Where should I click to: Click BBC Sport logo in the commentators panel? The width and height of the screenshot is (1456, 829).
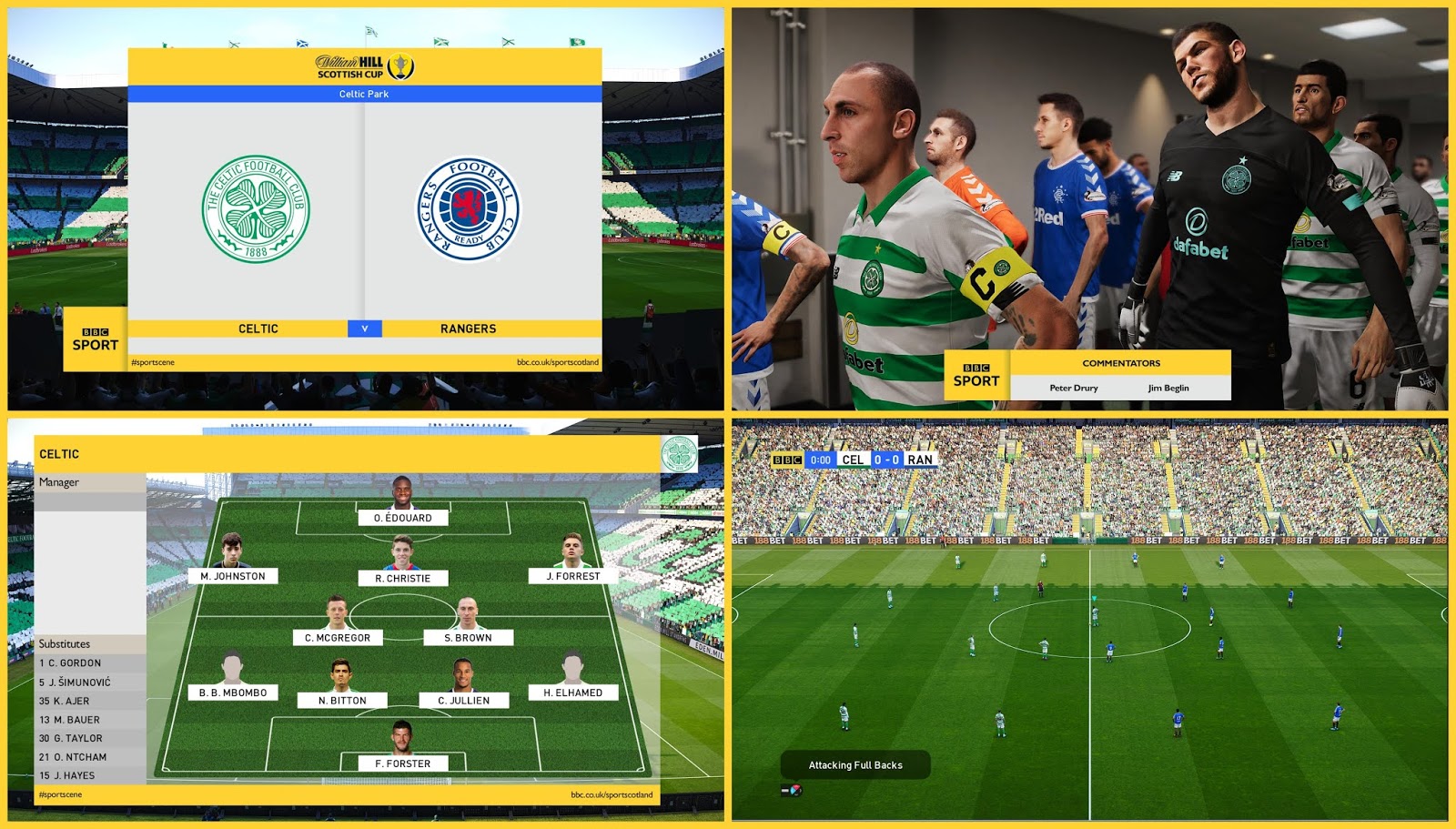point(976,374)
